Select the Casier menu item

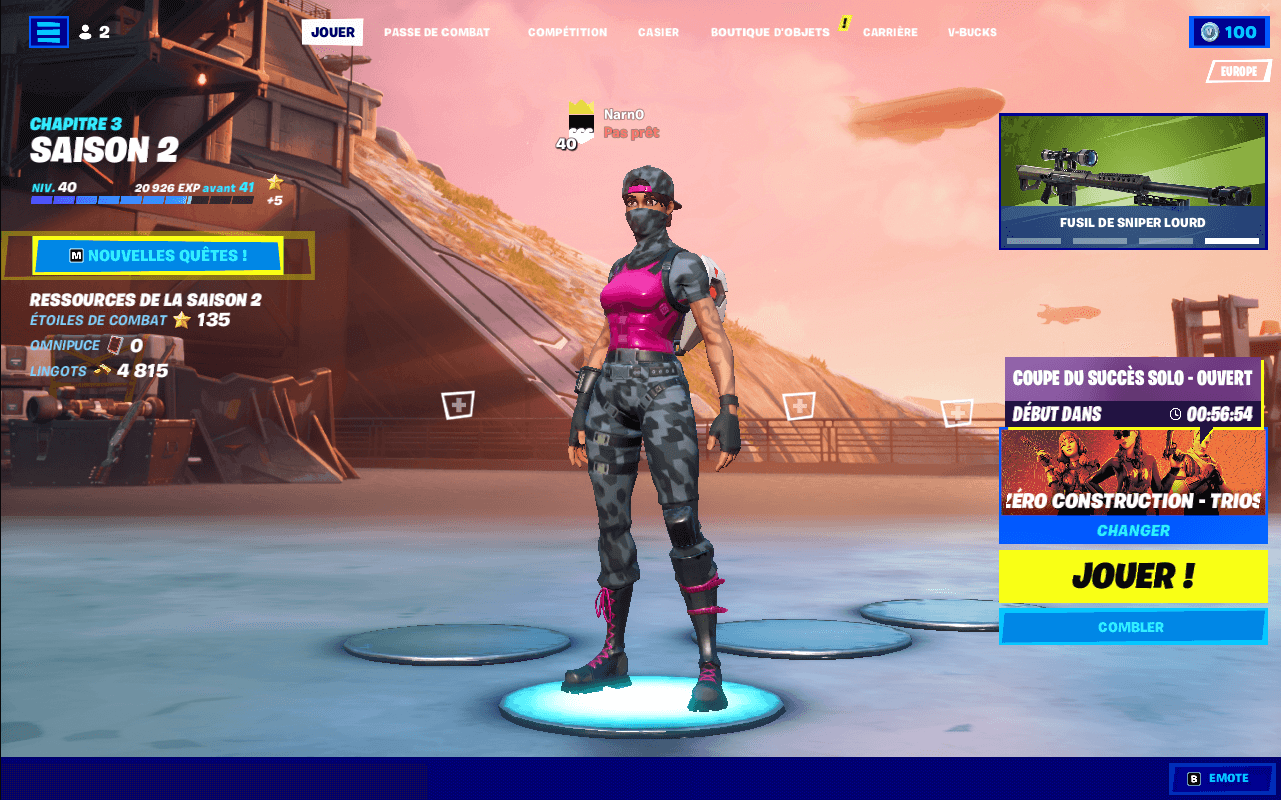(658, 31)
